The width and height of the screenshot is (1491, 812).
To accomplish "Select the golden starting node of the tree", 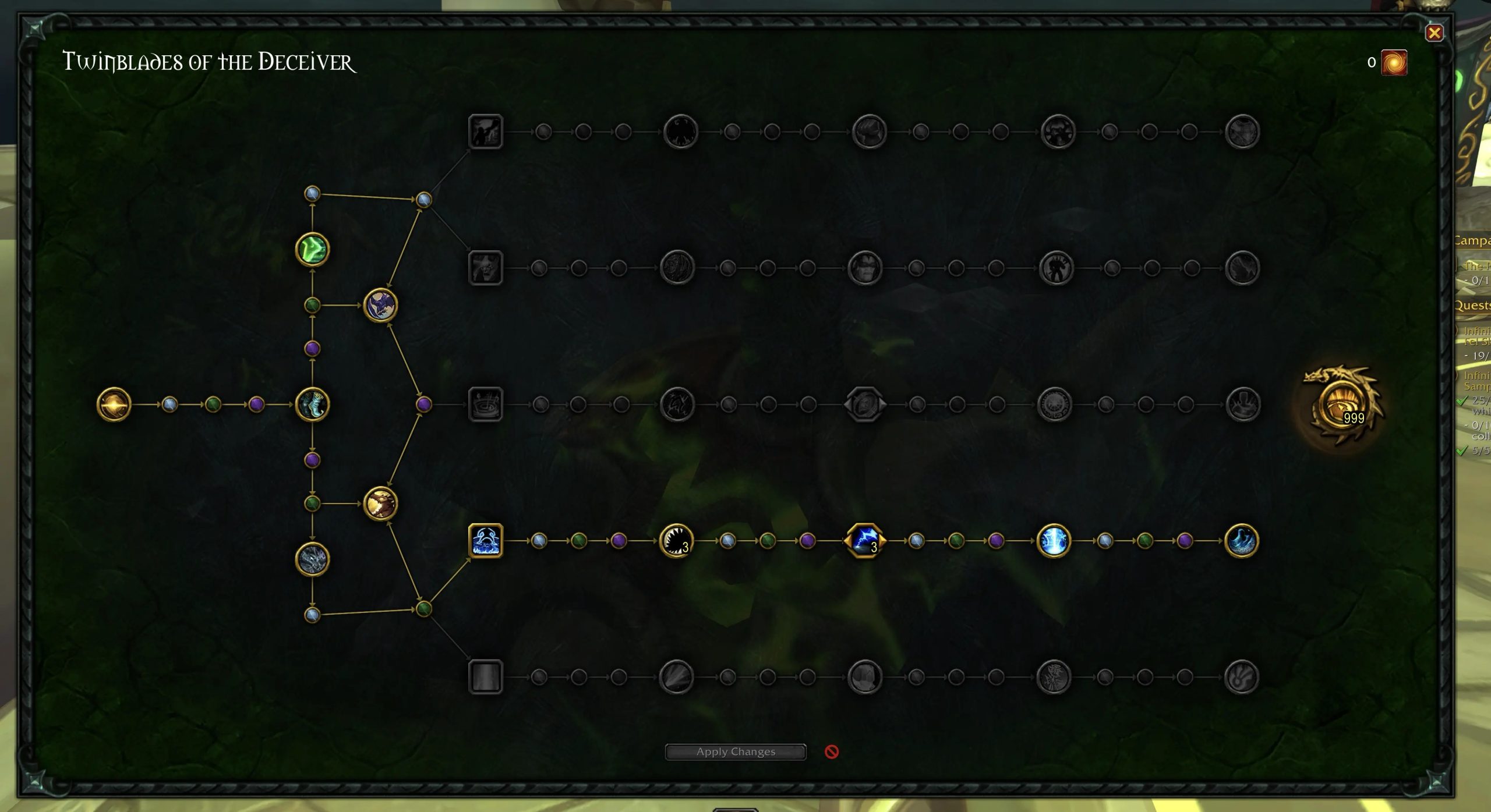I will pos(114,404).
